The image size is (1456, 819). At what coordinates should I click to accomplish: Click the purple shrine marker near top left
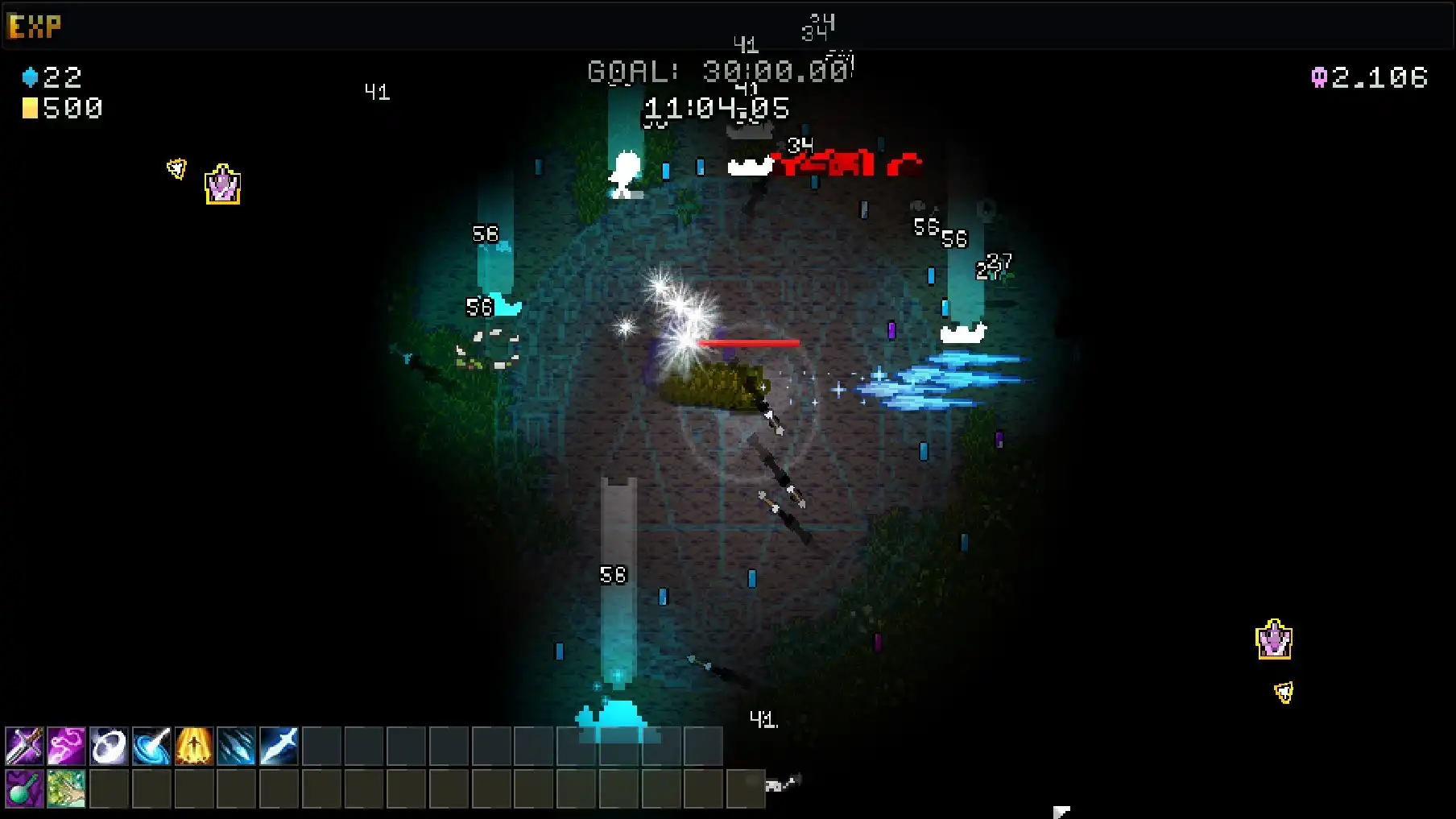pos(221,184)
